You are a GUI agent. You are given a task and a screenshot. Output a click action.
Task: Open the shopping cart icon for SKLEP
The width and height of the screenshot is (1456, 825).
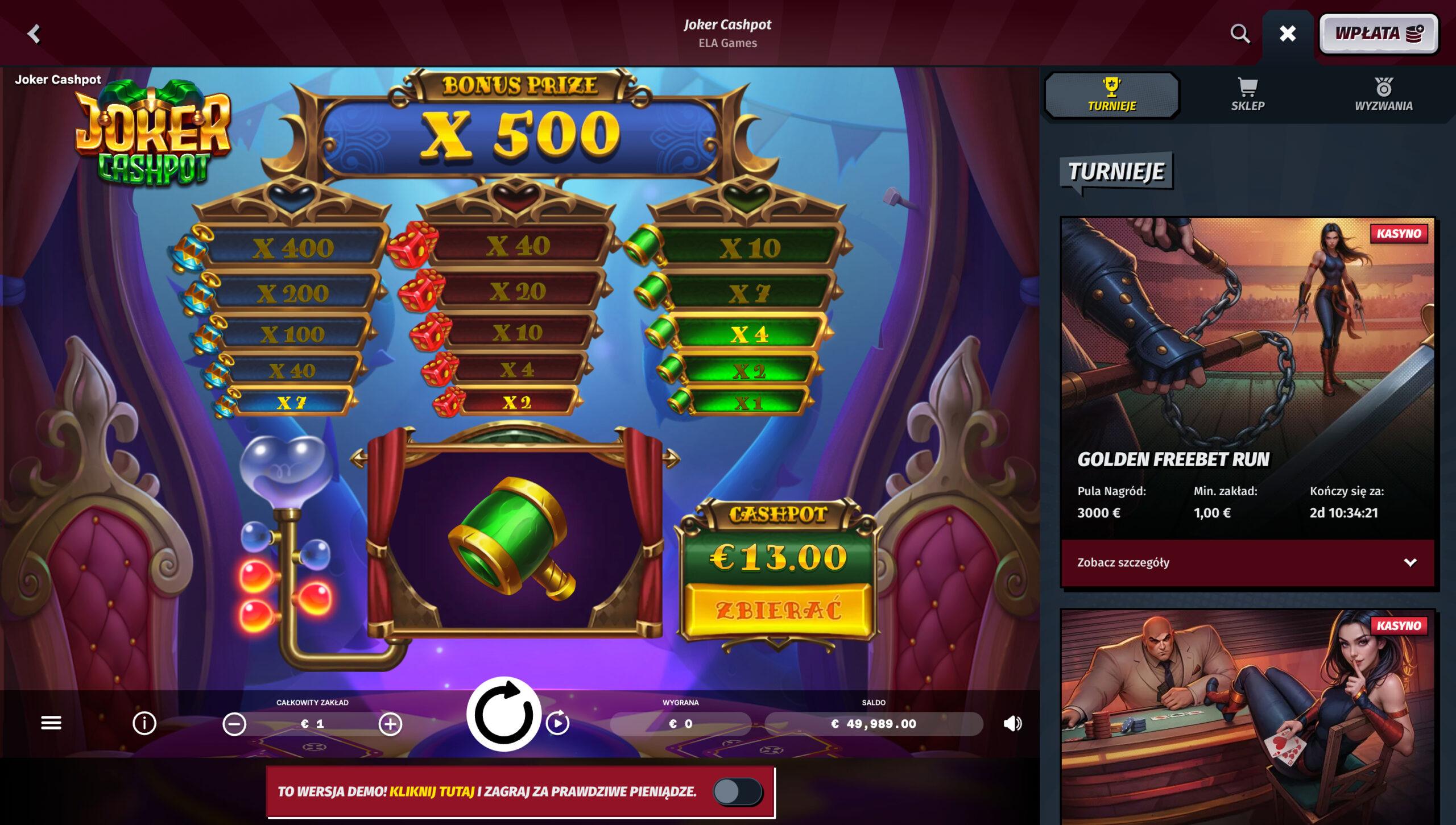click(1247, 86)
